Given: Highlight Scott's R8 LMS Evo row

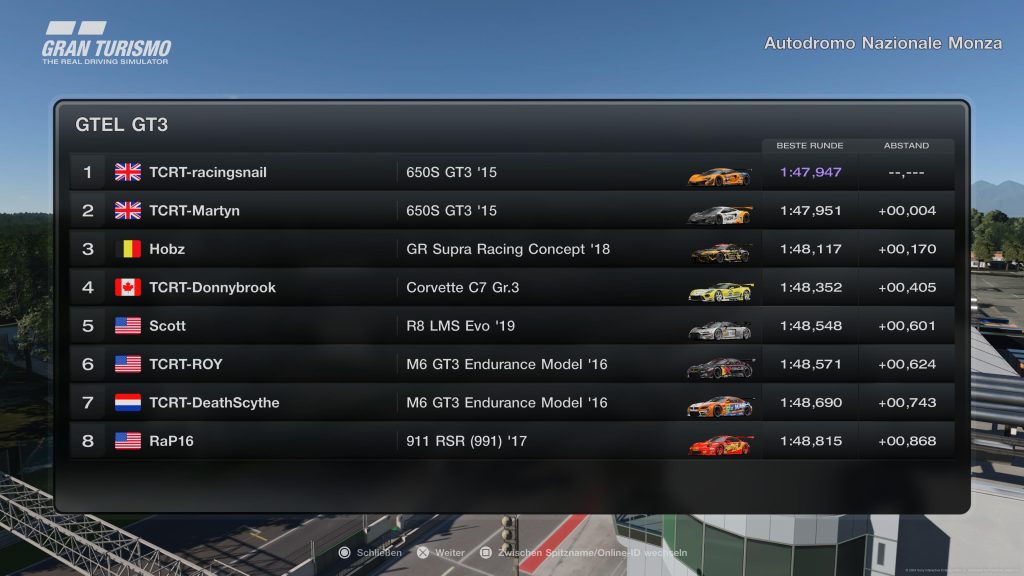Looking at the screenshot, I should [x=510, y=326].
